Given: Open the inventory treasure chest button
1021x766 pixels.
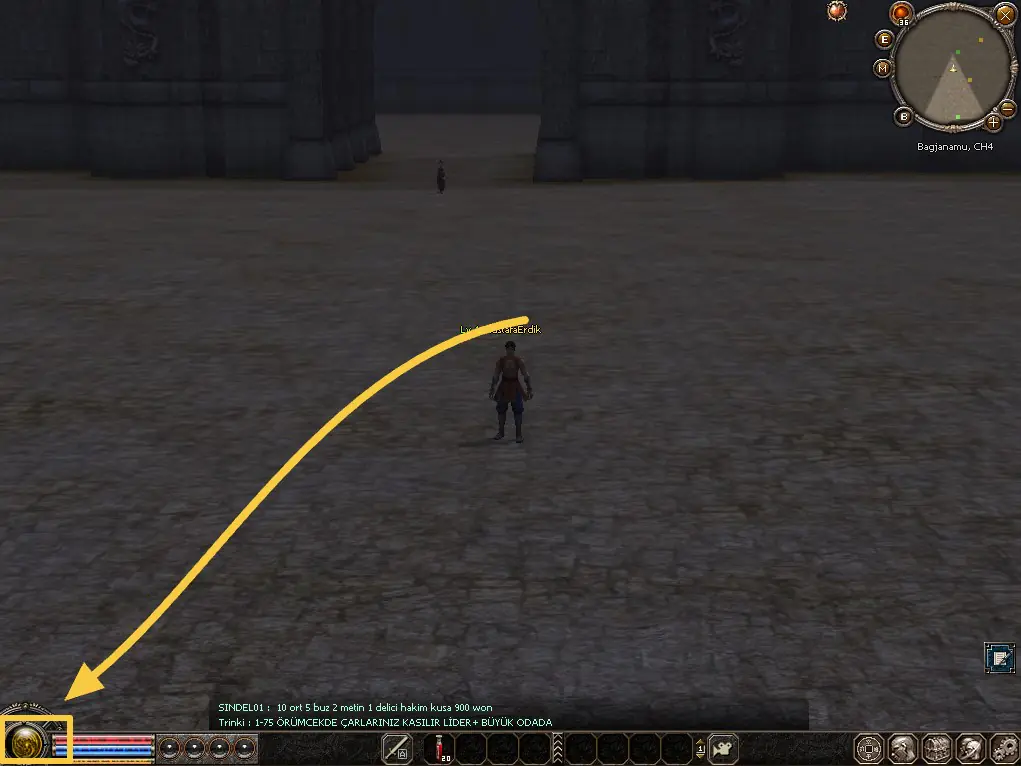Looking at the screenshot, I should [937, 748].
